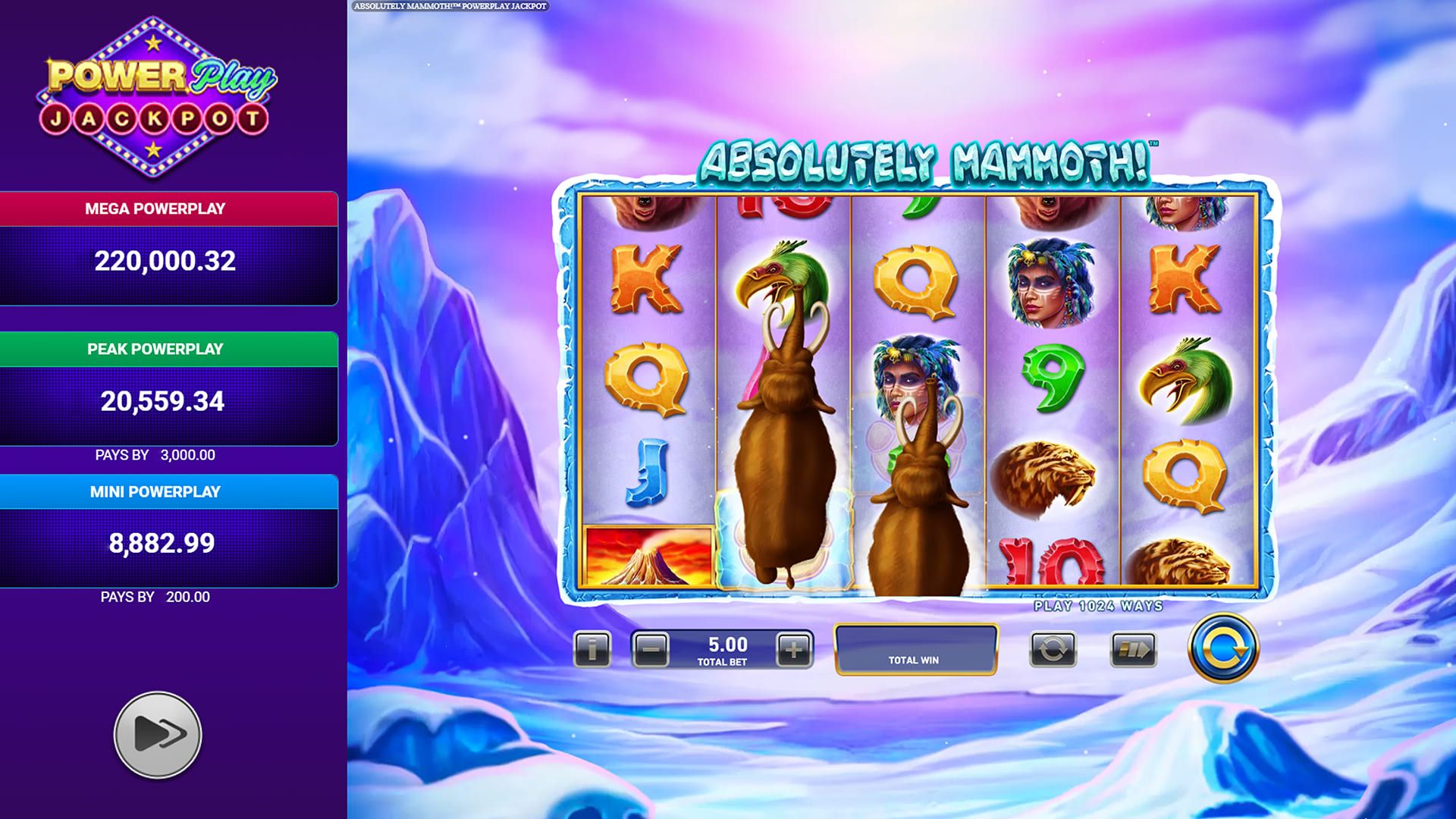Select the Peak PowerPlay jackpot panel
The height and width of the screenshot is (819, 1456).
(x=168, y=389)
